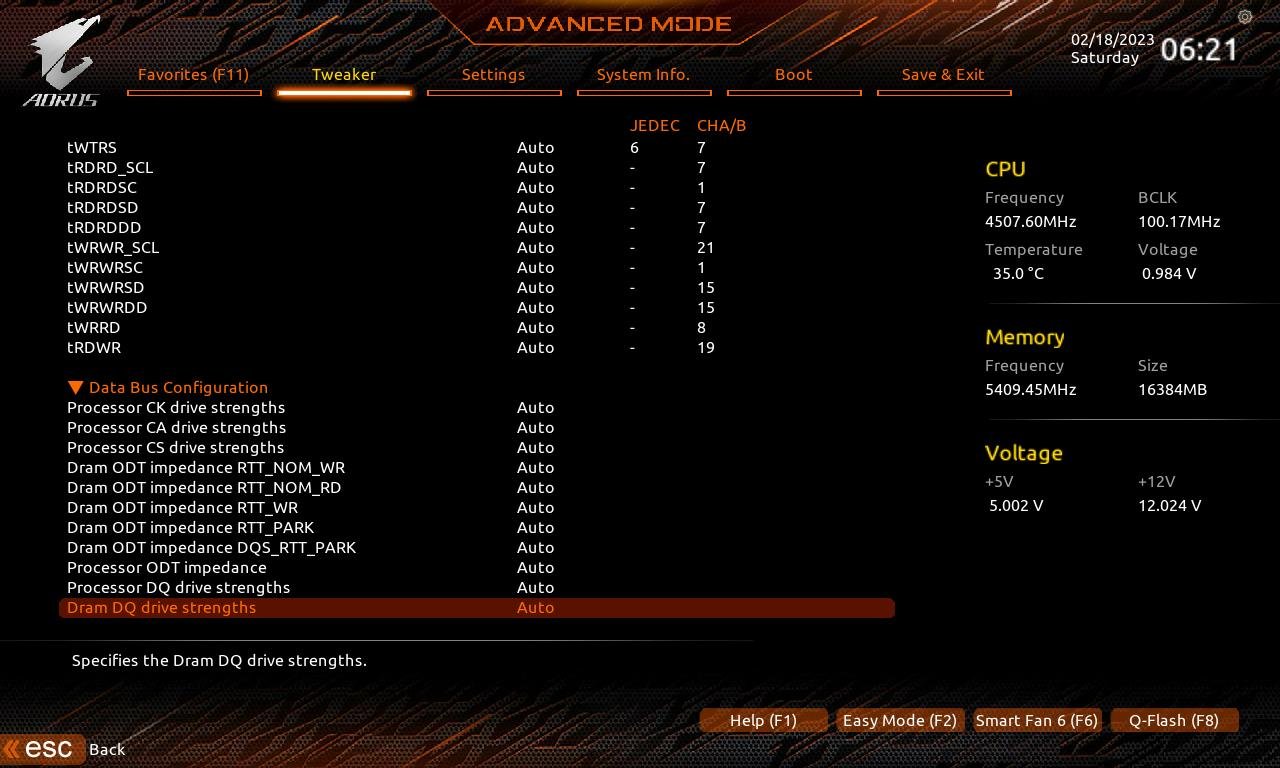Screen dimensions: 1280x768
Task: Open Smart Fan 6 (F6)
Action: click(1037, 720)
